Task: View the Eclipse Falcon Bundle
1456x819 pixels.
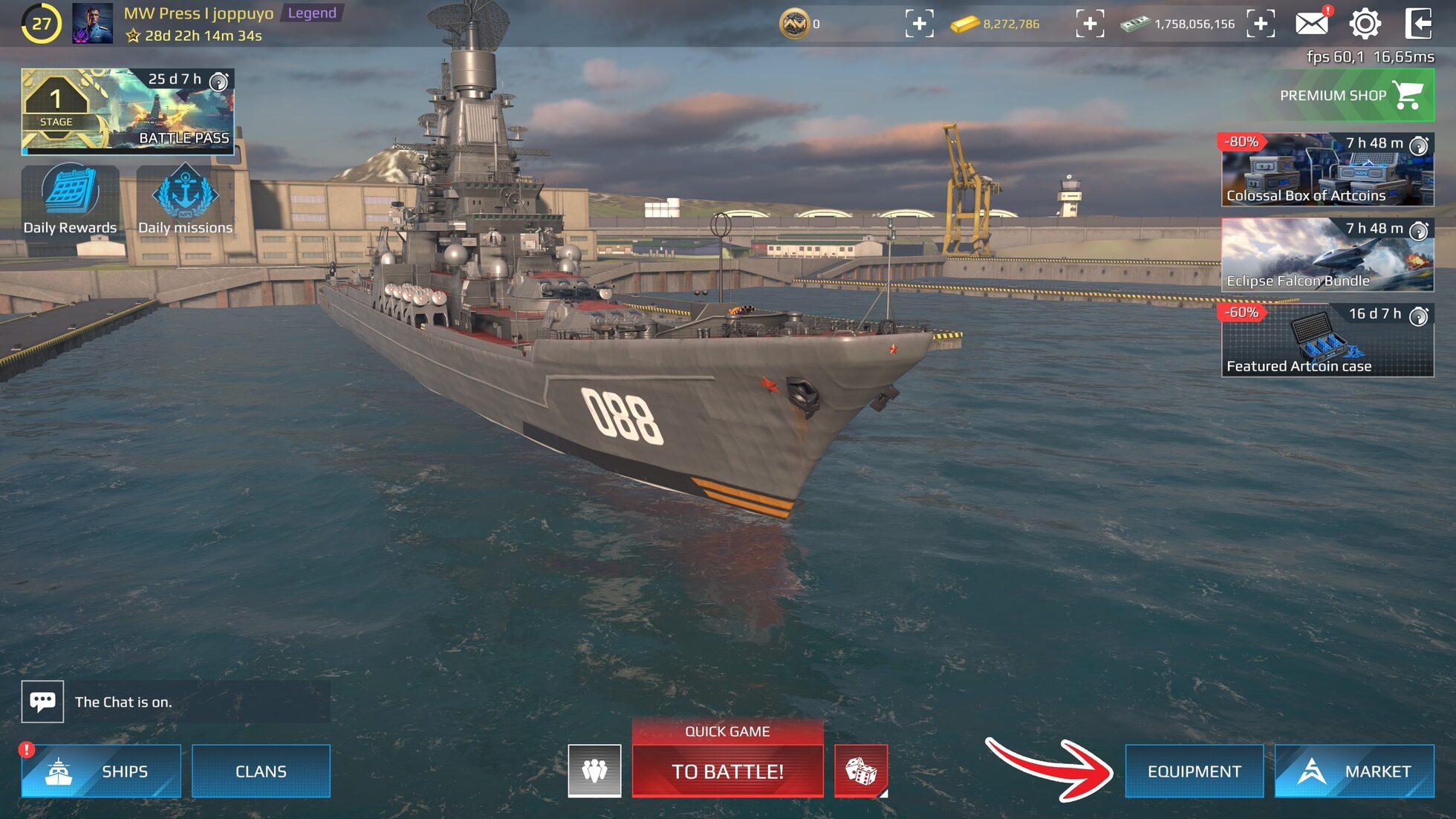Action: 1326,257
